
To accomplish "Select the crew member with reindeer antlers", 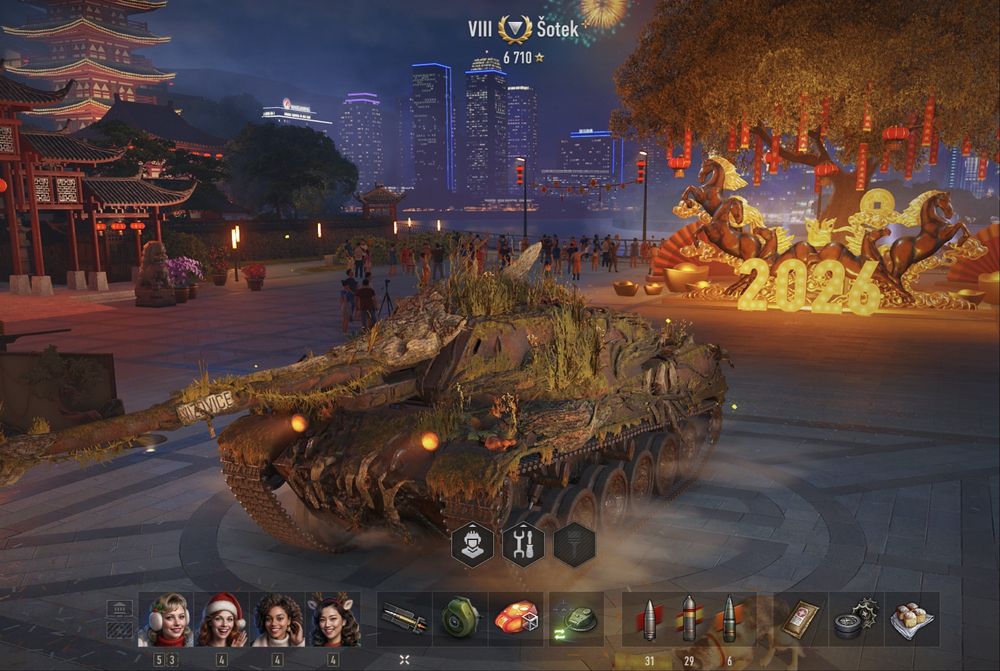I will [x=333, y=619].
